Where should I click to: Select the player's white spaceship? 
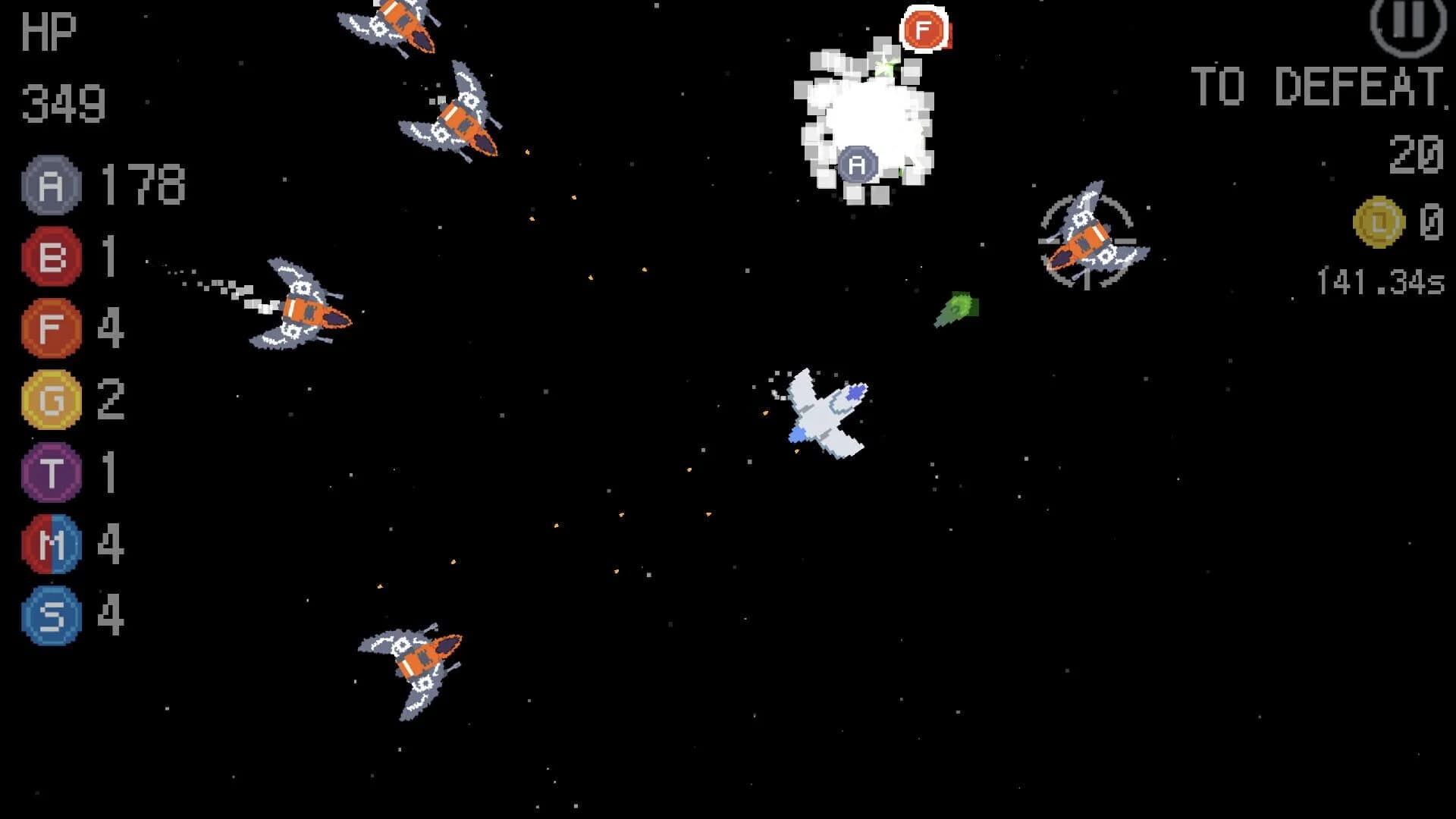[823, 413]
